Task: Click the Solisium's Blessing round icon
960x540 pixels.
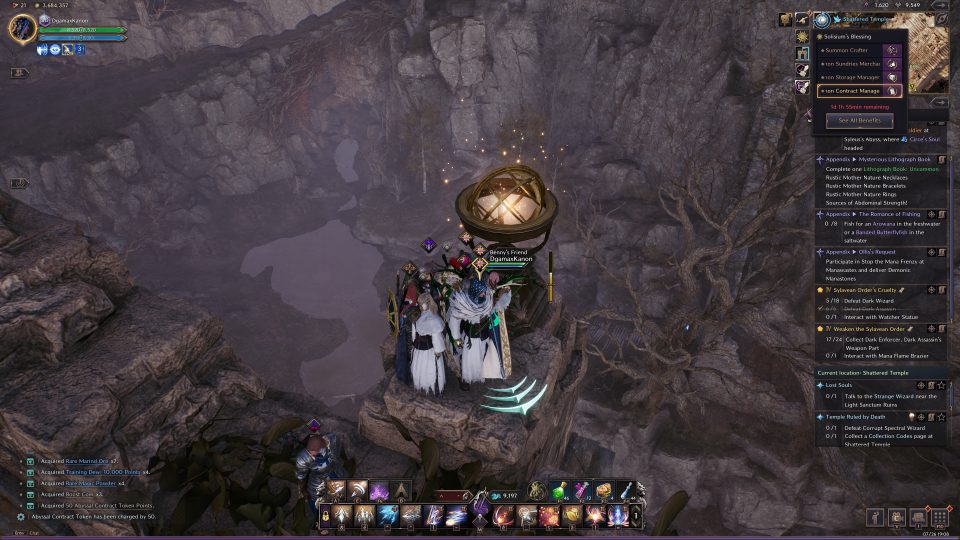Action: 822,19
